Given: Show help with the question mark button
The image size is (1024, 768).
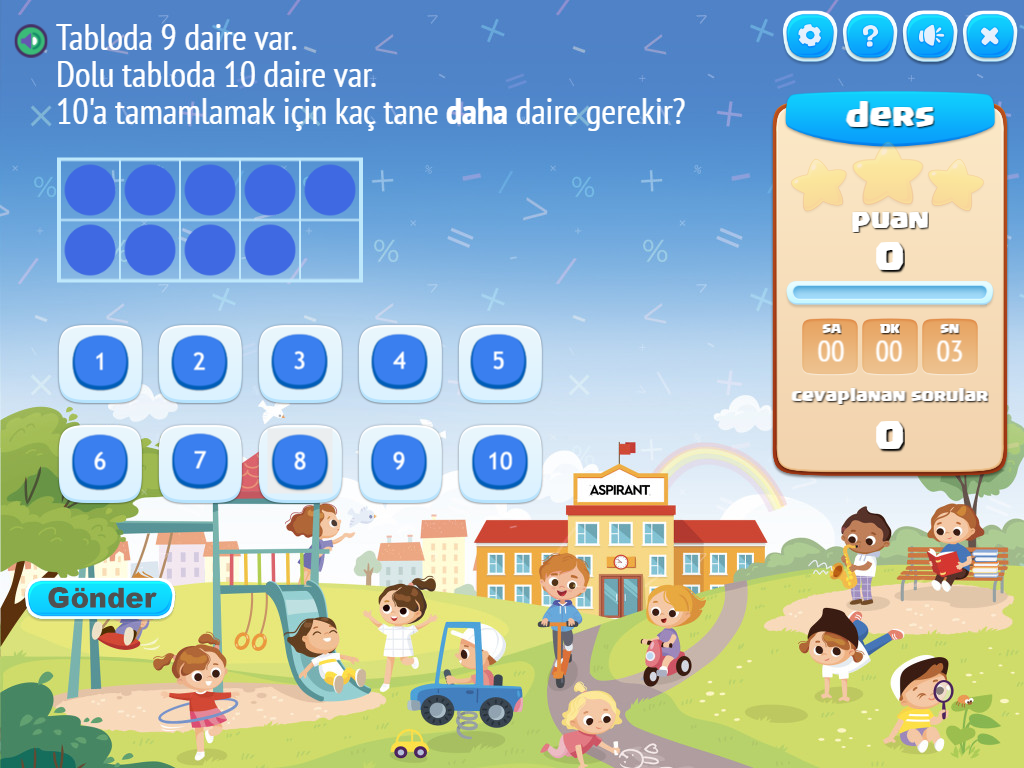Looking at the screenshot, I should coord(870,37).
